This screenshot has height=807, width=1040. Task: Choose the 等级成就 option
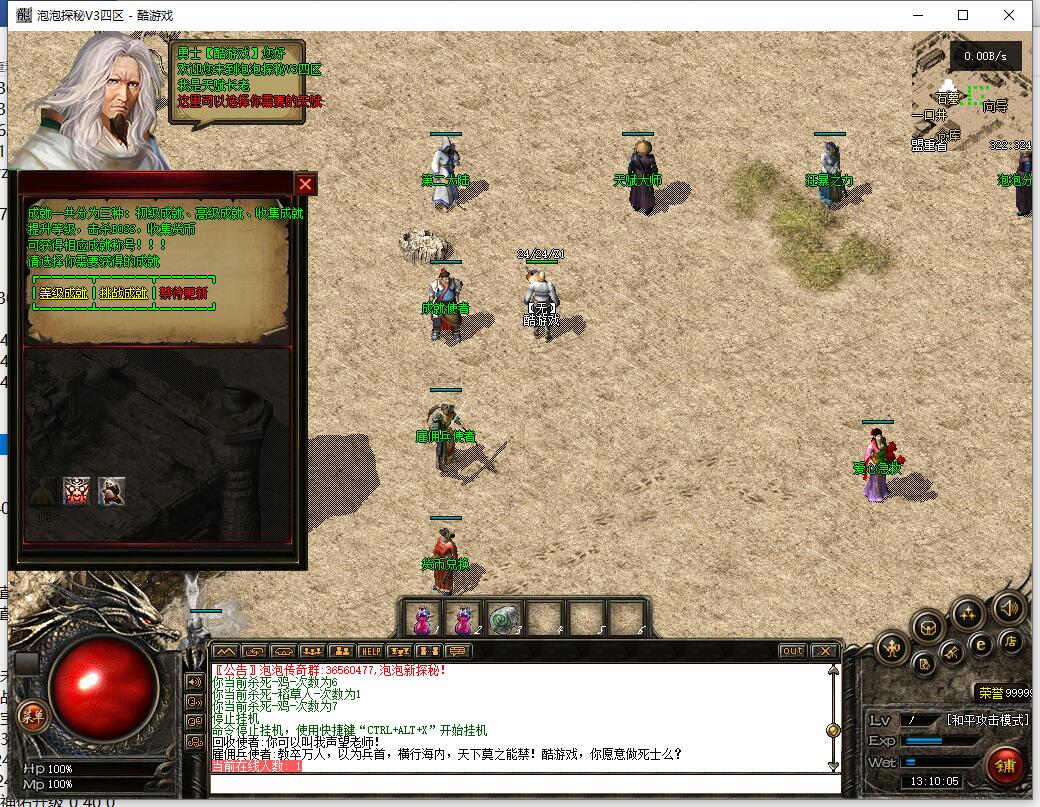point(63,293)
